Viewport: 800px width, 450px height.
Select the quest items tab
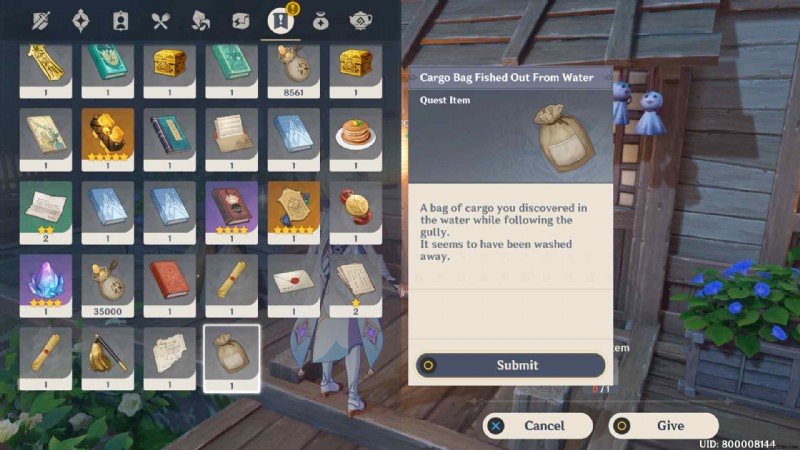coord(279,20)
